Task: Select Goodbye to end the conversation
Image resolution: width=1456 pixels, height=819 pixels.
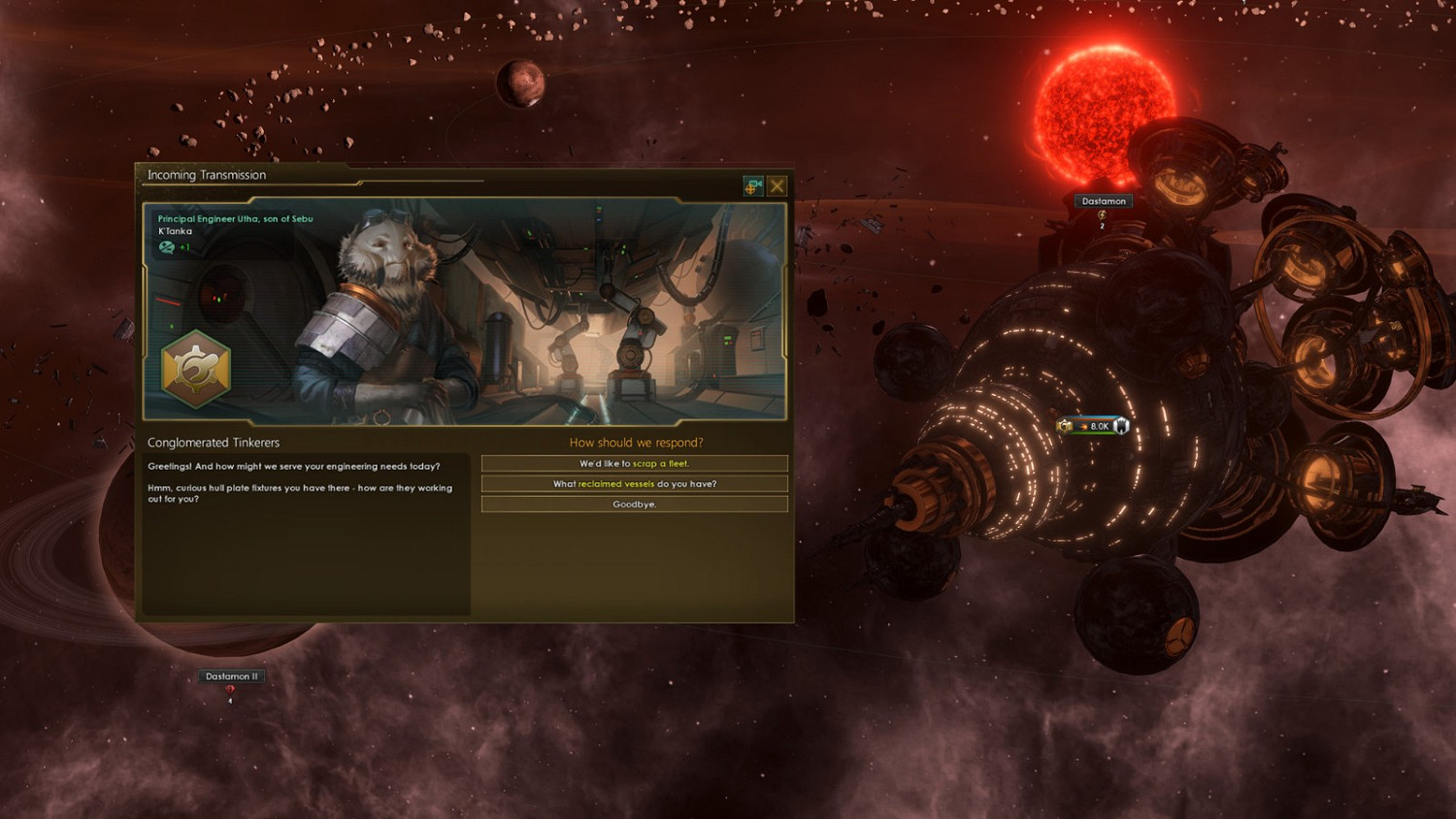Action: pyautogui.click(x=634, y=504)
